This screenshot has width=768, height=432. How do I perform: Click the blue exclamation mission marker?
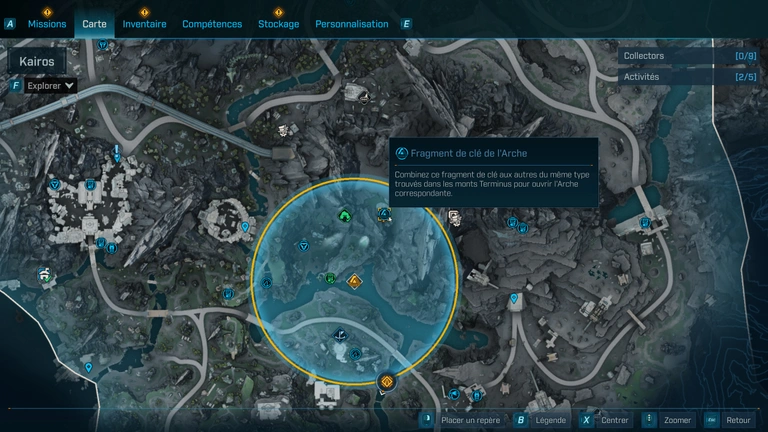click(118, 153)
